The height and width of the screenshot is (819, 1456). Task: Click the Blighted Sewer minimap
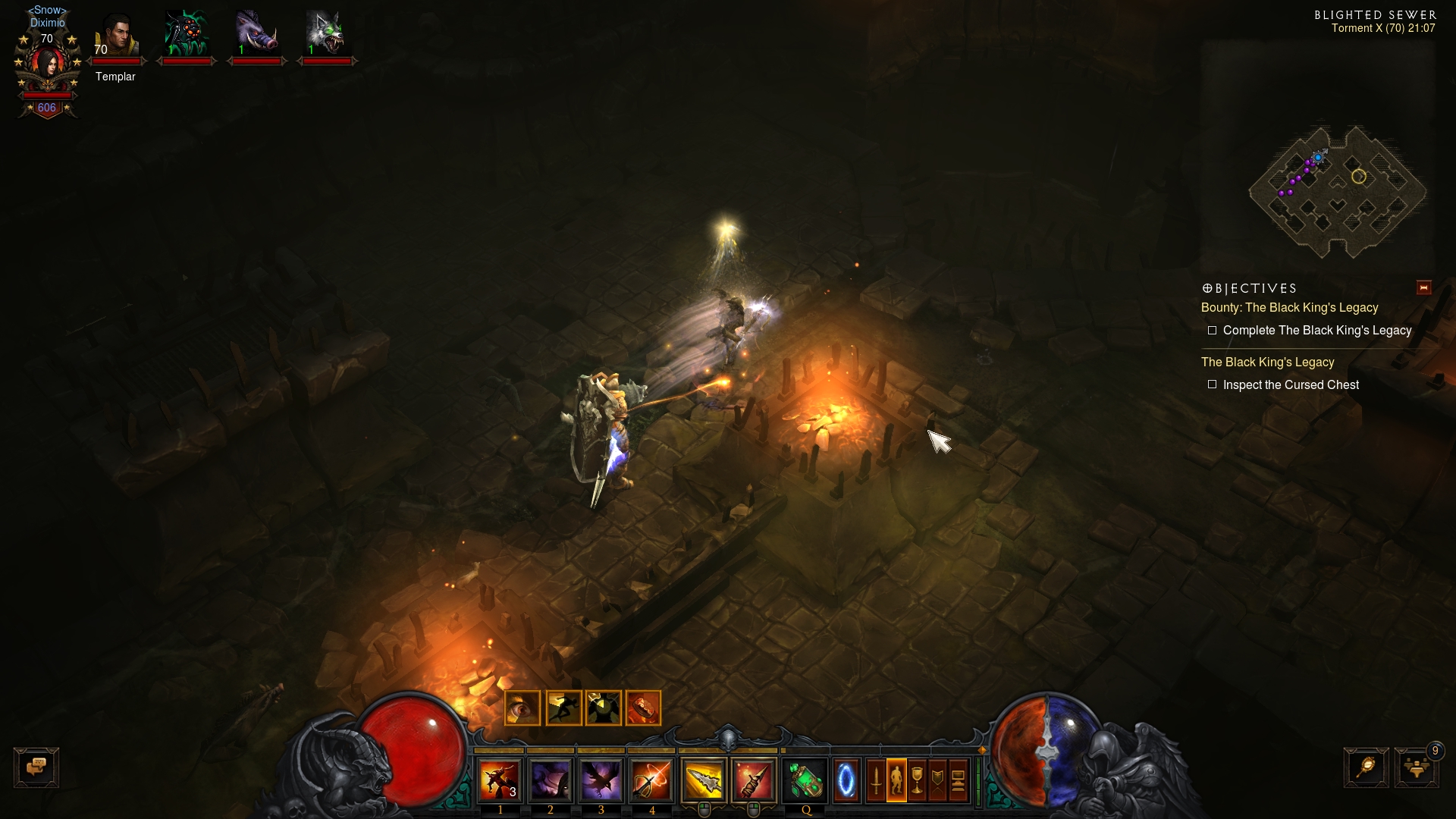pos(1338,190)
